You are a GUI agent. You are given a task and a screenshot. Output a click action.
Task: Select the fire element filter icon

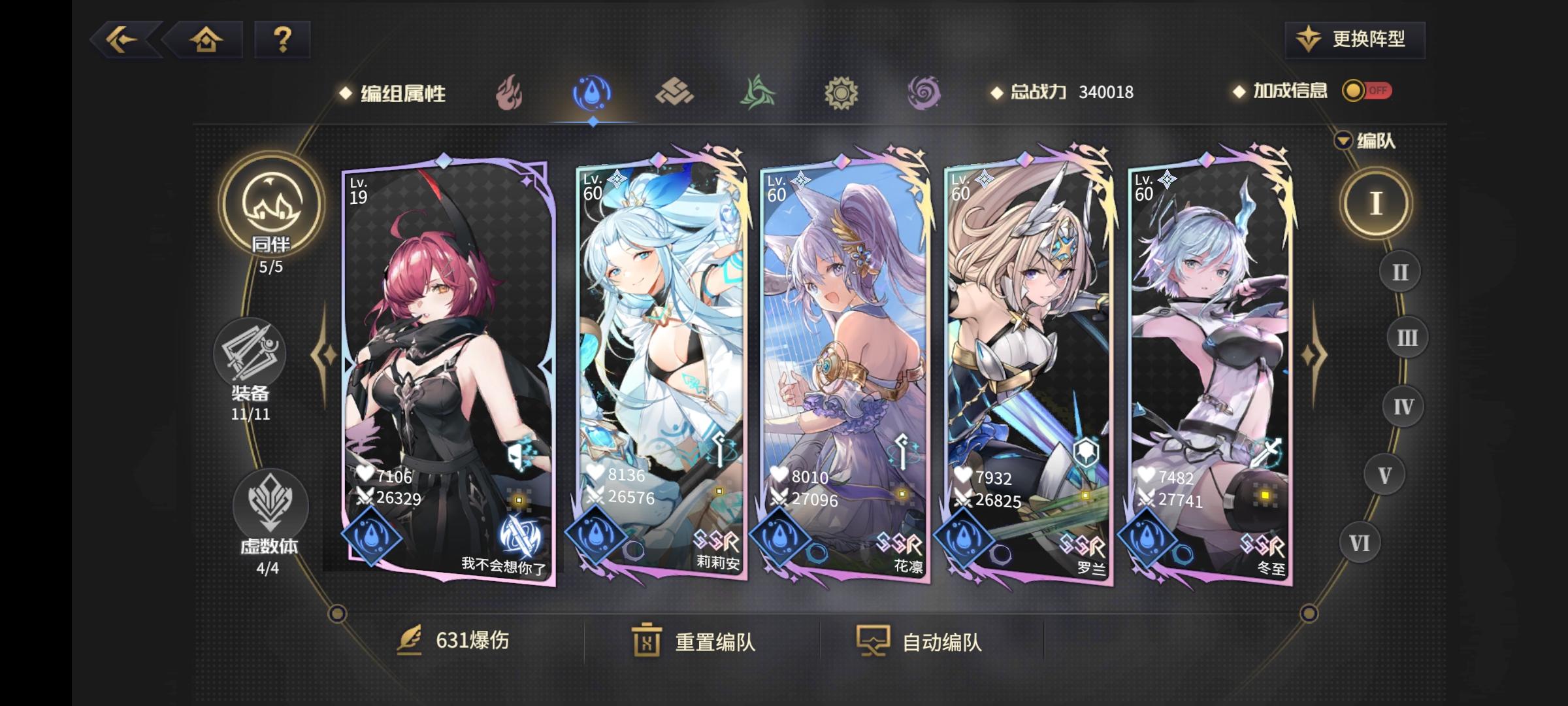pyautogui.click(x=509, y=93)
